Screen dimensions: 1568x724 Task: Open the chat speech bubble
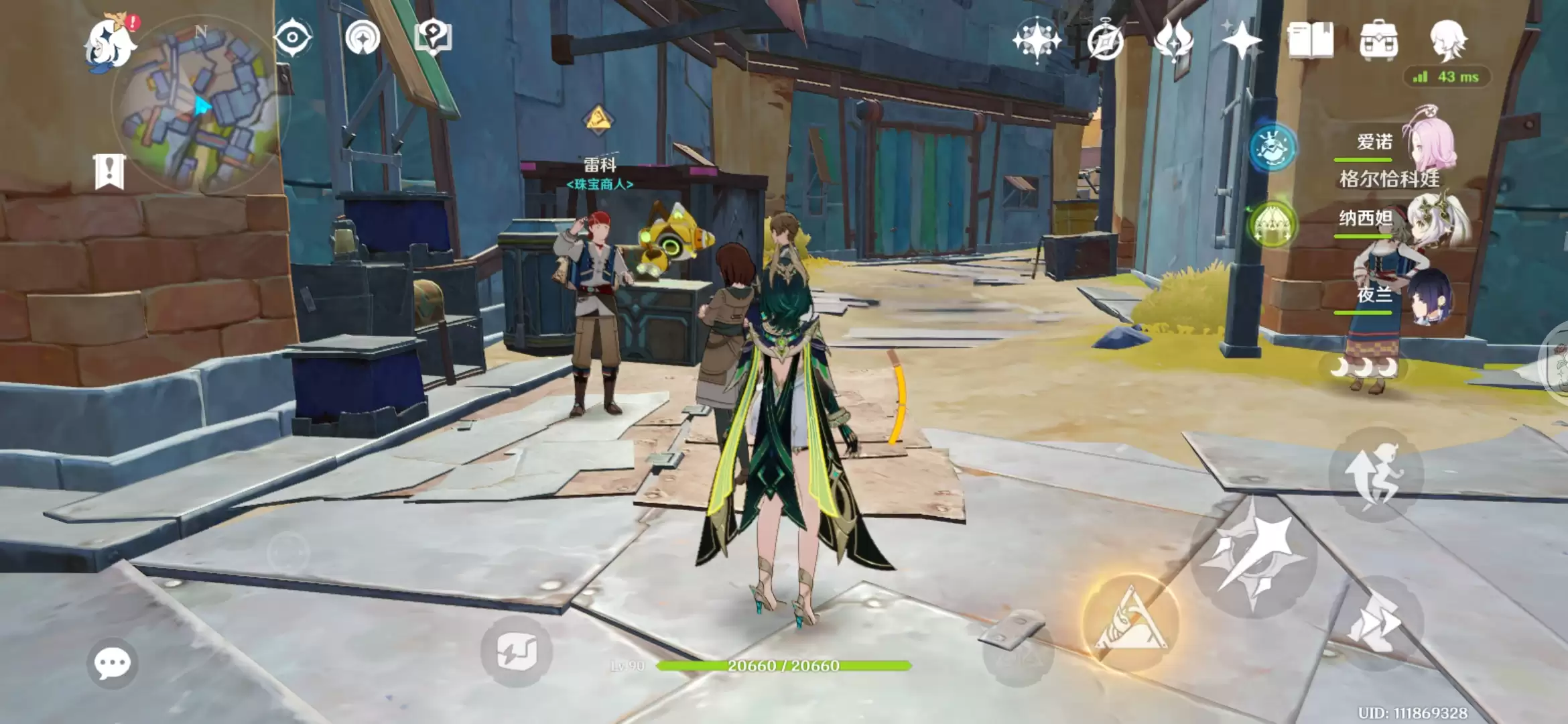(112, 664)
